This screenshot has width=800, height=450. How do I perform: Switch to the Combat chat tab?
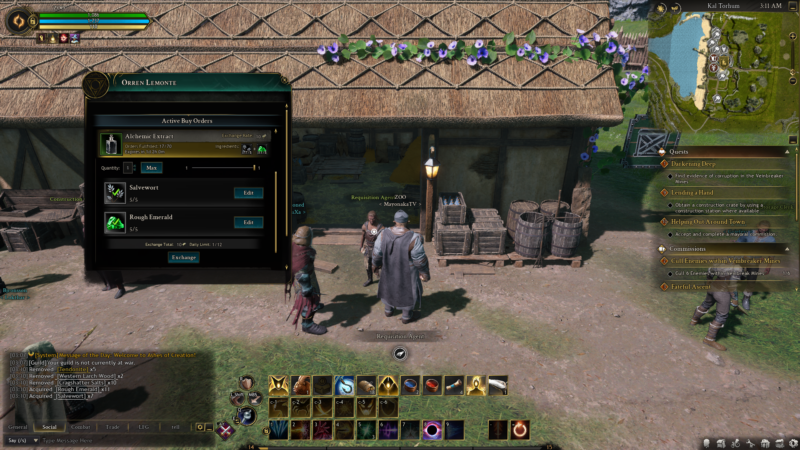81,427
